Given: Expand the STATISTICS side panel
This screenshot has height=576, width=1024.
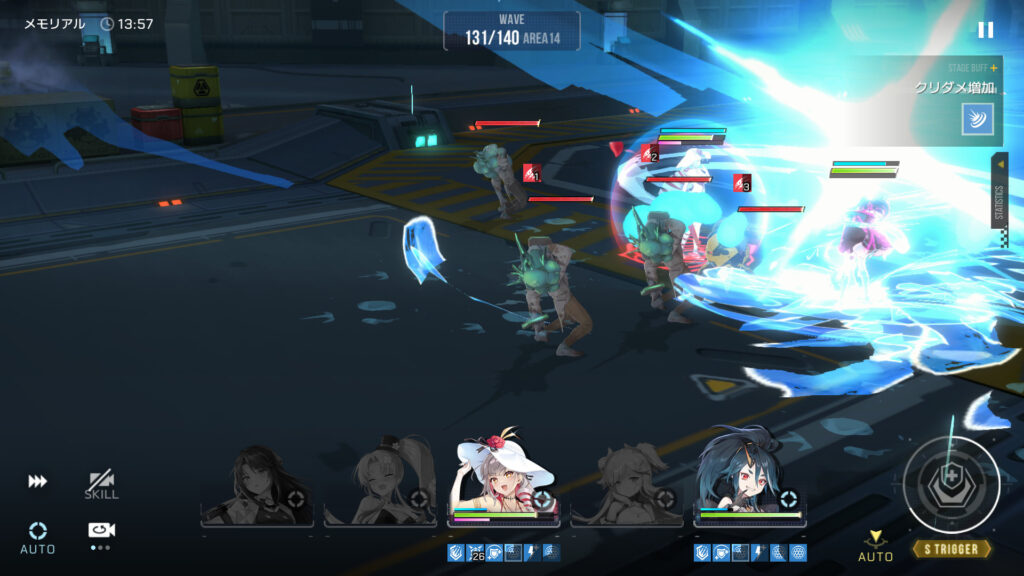Looking at the screenshot, I should point(999,190).
